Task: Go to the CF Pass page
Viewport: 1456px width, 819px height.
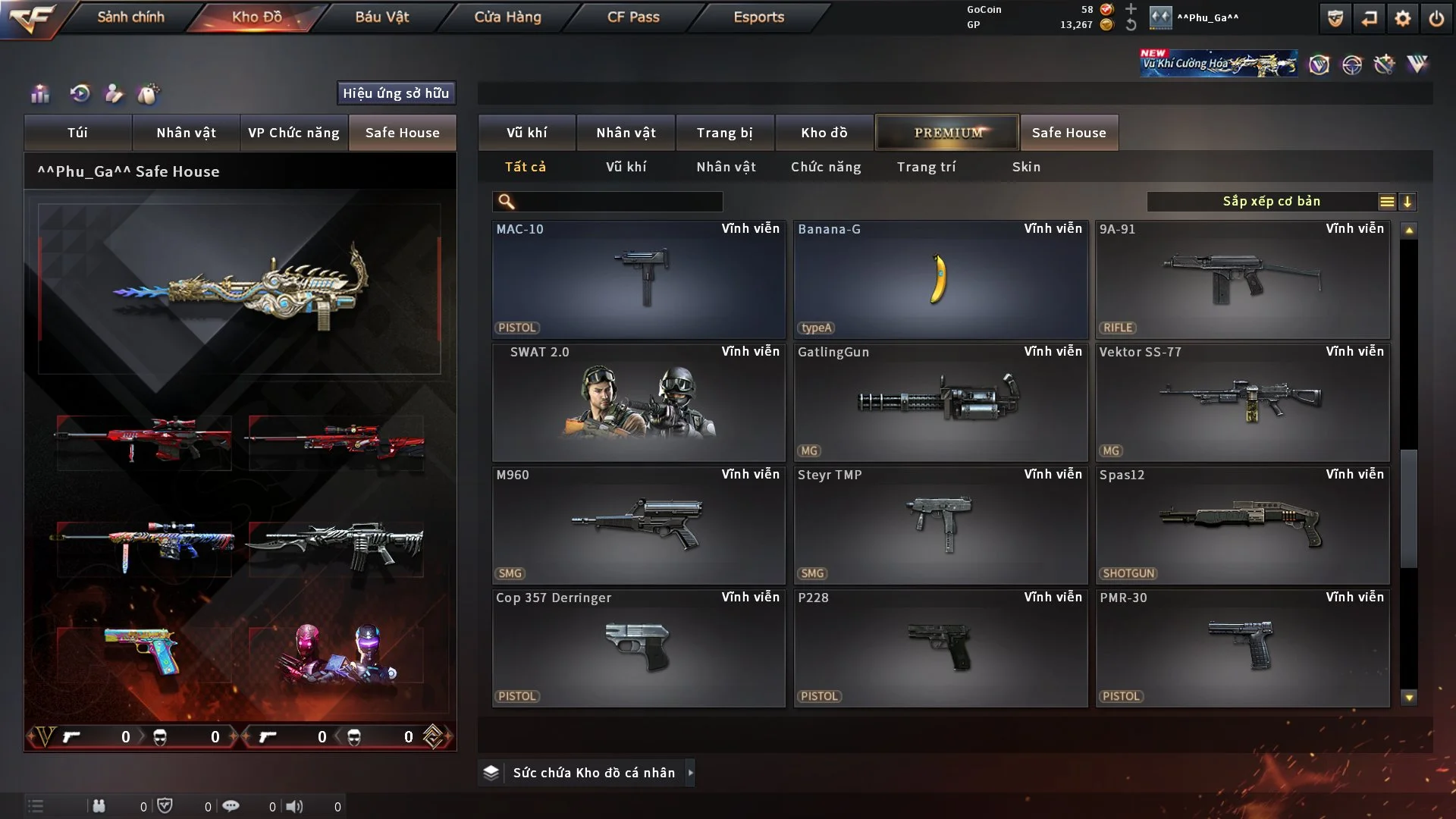Action: pyautogui.click(x=633, y=17)
